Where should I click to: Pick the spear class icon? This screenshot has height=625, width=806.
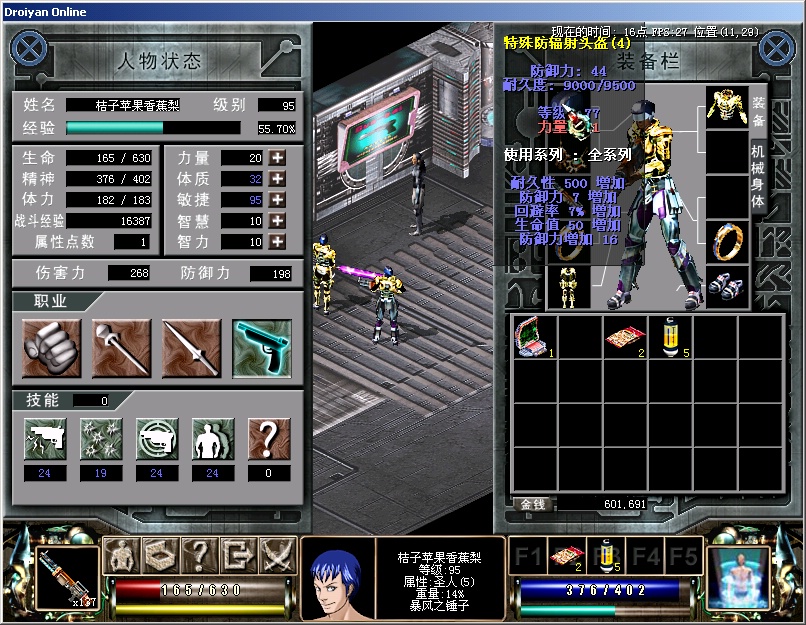191,348
